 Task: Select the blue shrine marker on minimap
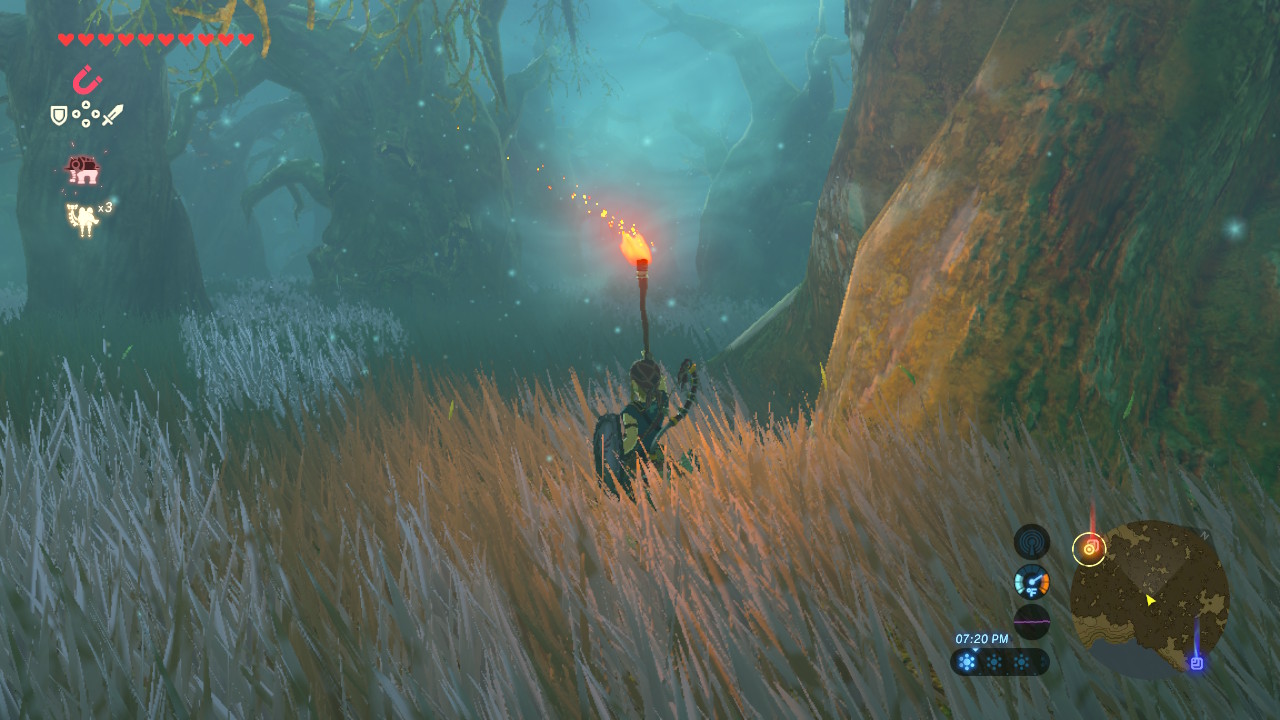coord(1196,662)
